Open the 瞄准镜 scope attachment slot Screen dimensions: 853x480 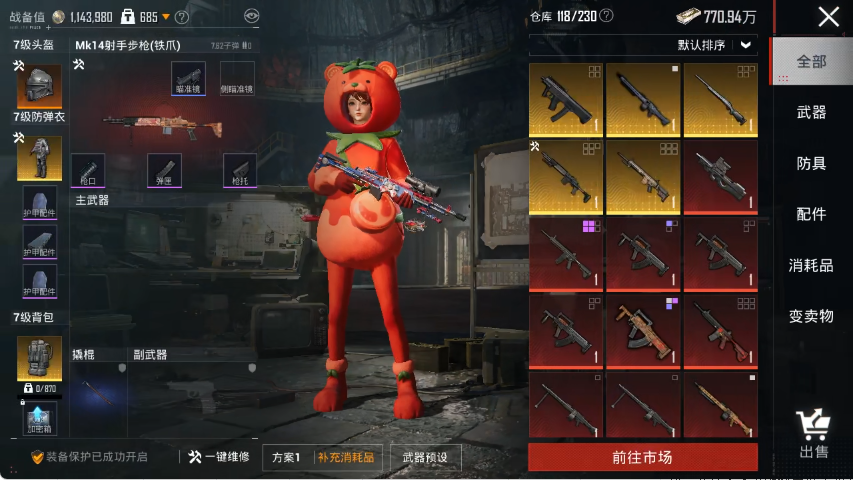click(x=188, y=78)
